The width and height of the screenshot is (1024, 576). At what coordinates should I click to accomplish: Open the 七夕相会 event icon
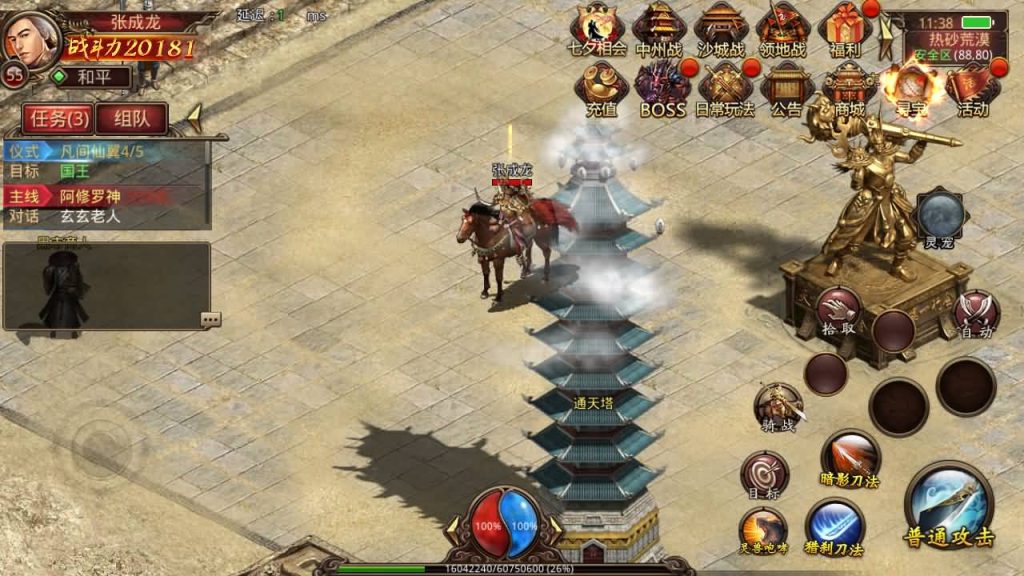[597, 28]
